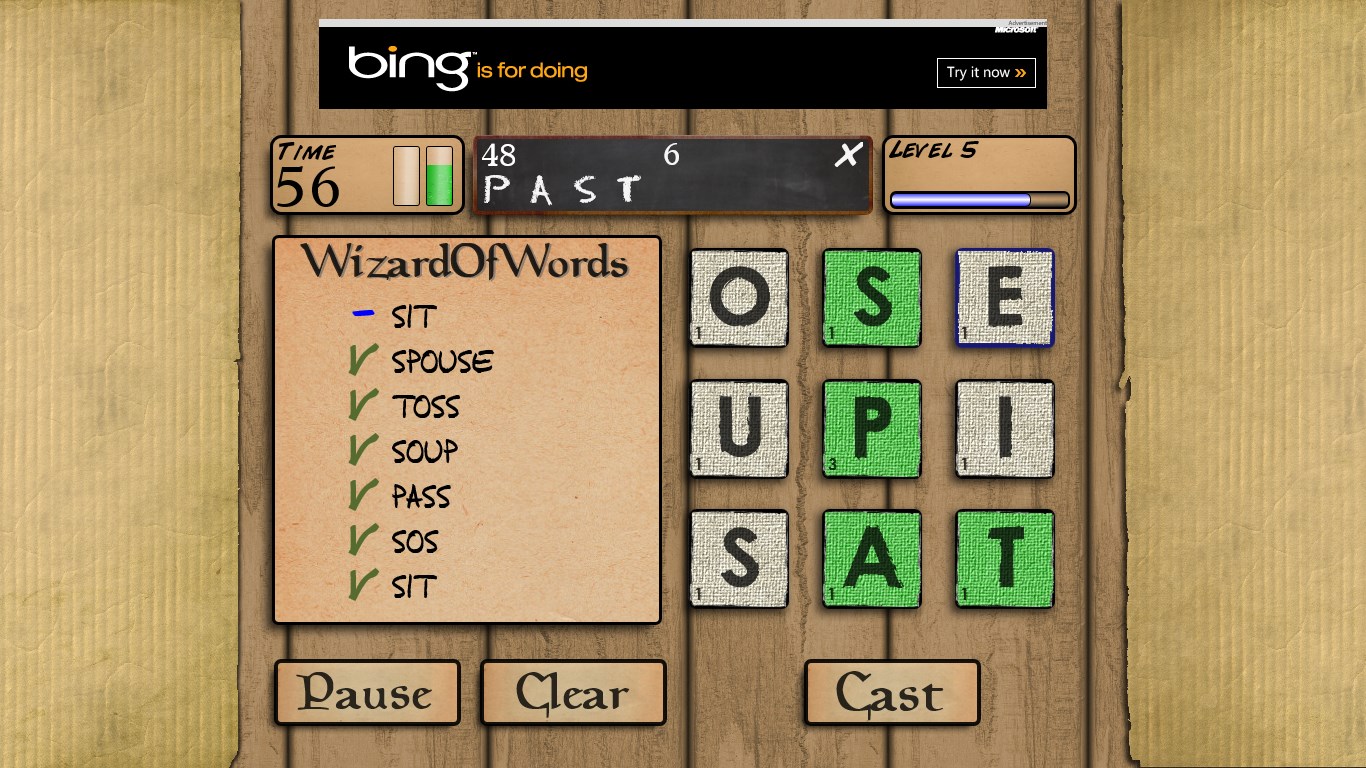1366x768 pixels.
Task: Select the letter I tile
Action: click(1005, 429)
